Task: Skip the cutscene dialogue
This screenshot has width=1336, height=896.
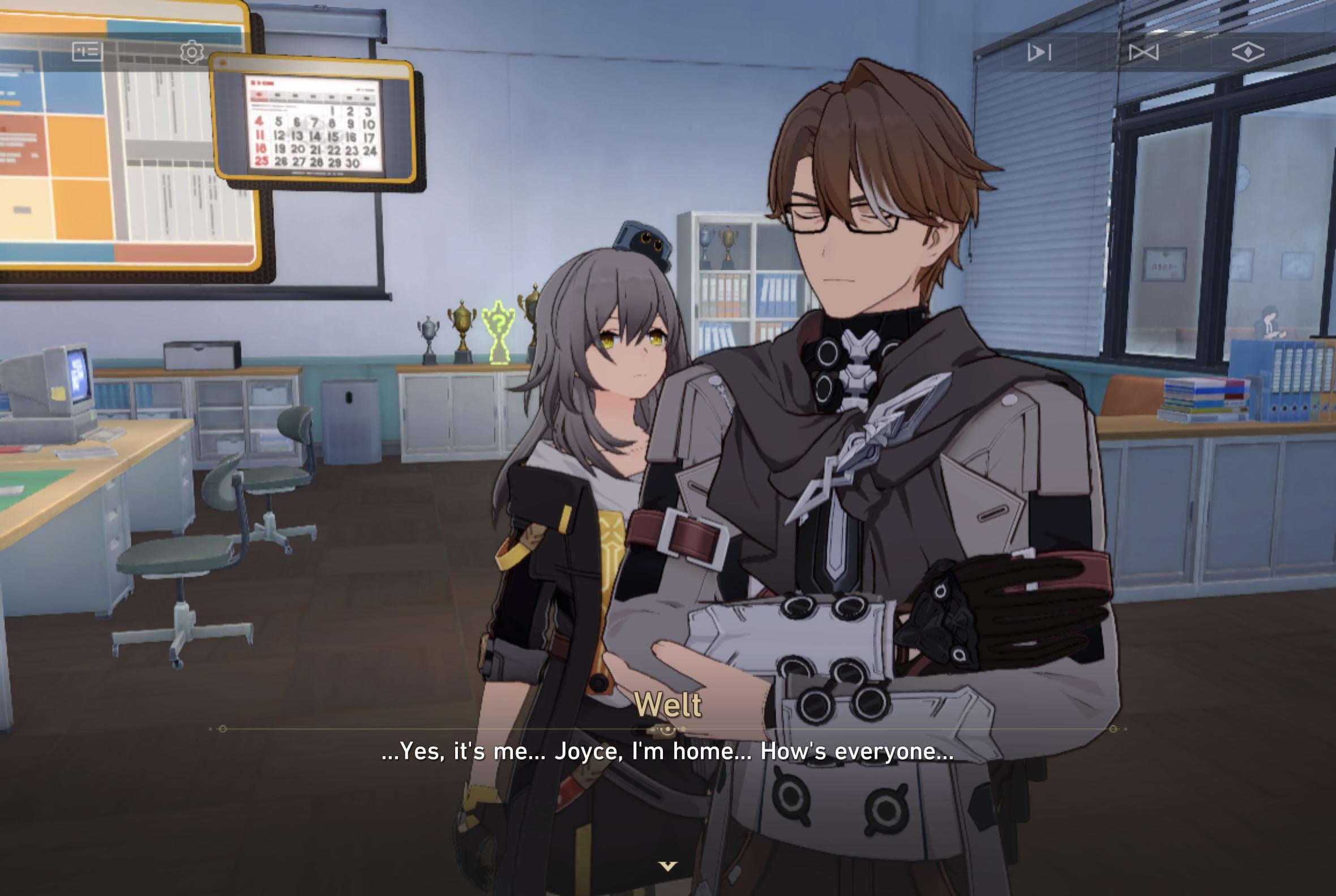Action: pos(1144,53)
